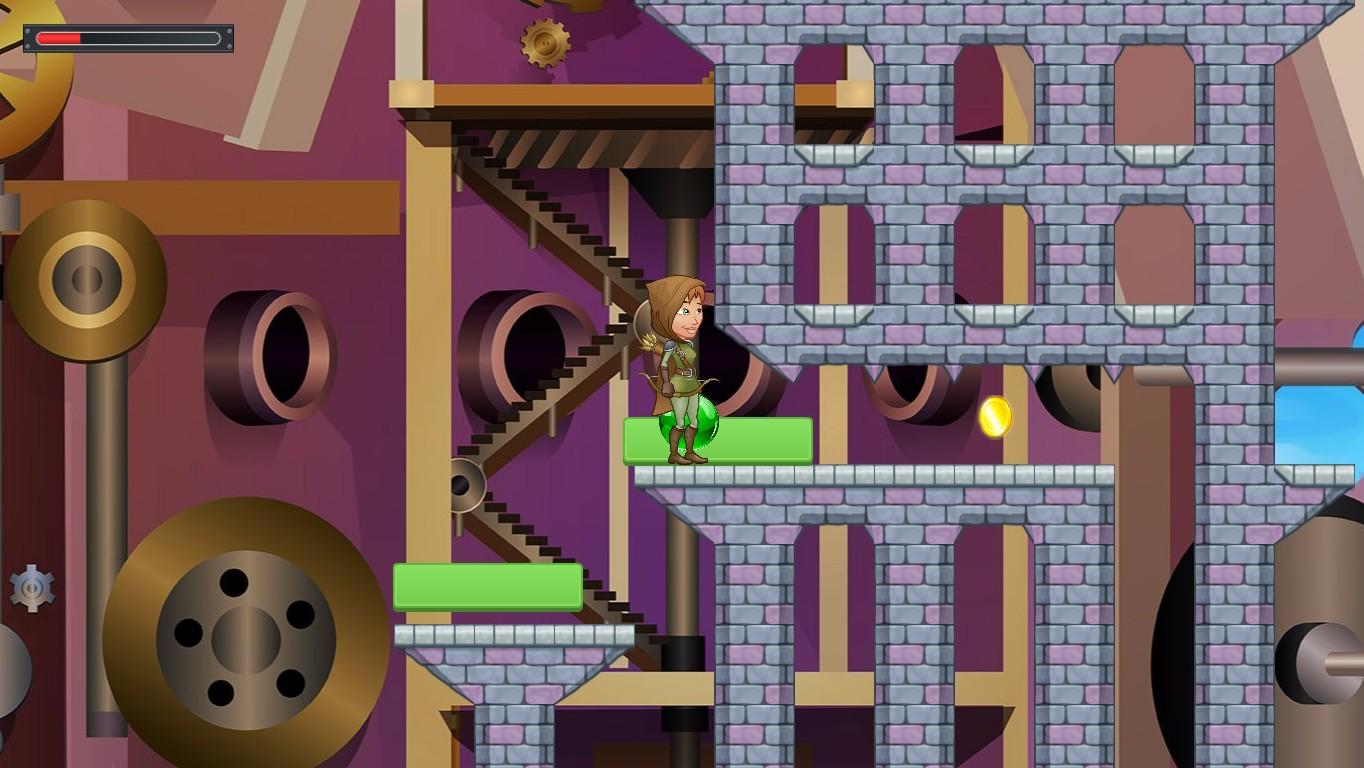
Task: Click the red health bar
Action: (60, 38)
